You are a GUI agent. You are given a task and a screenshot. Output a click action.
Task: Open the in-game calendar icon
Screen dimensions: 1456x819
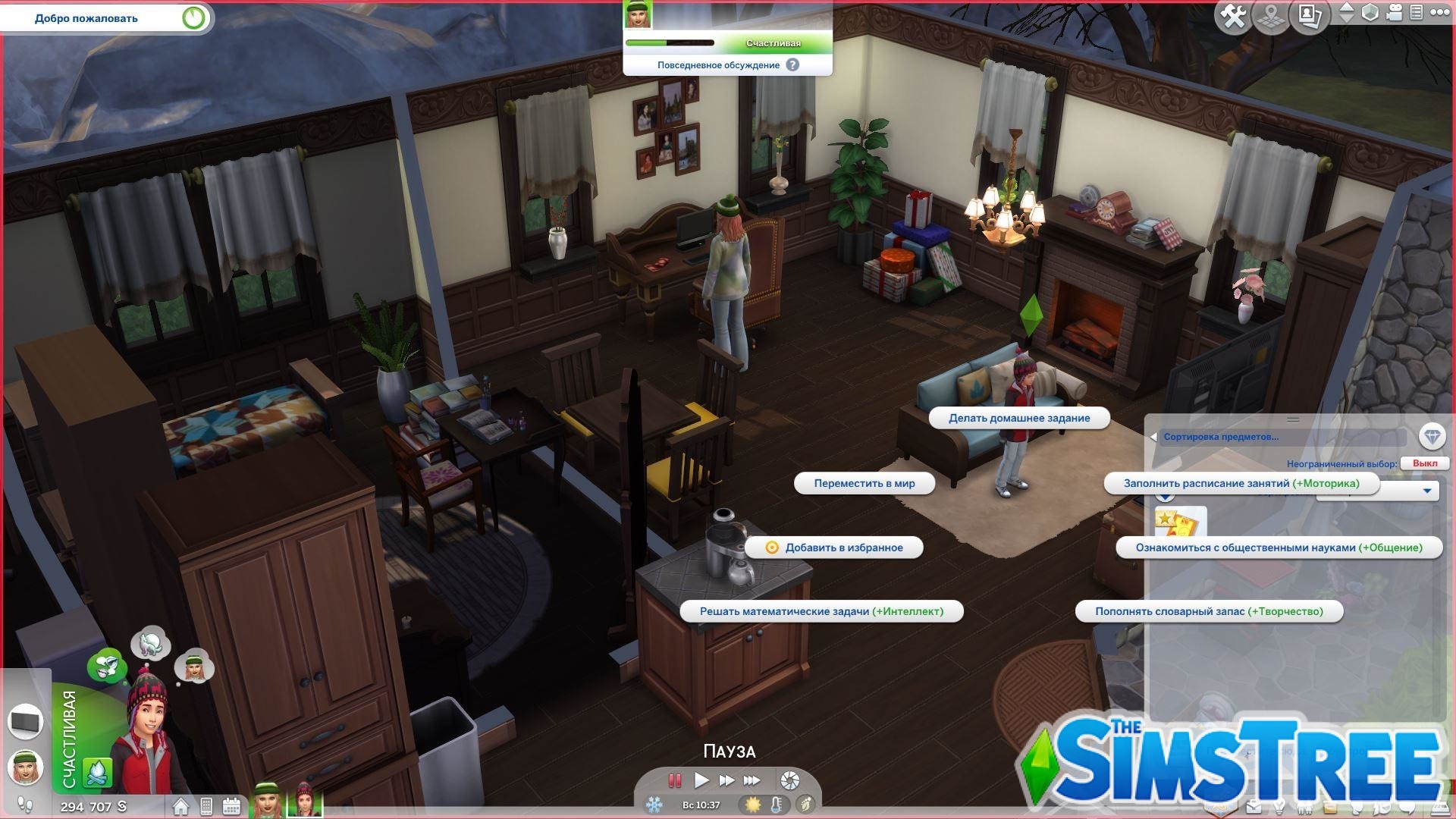pos(231,805)
